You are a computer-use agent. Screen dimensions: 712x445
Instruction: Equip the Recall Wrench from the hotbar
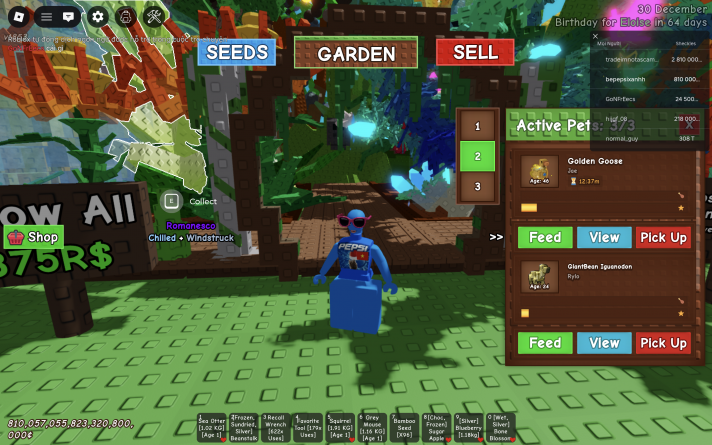pyautogui.click(x=276, y=427)
